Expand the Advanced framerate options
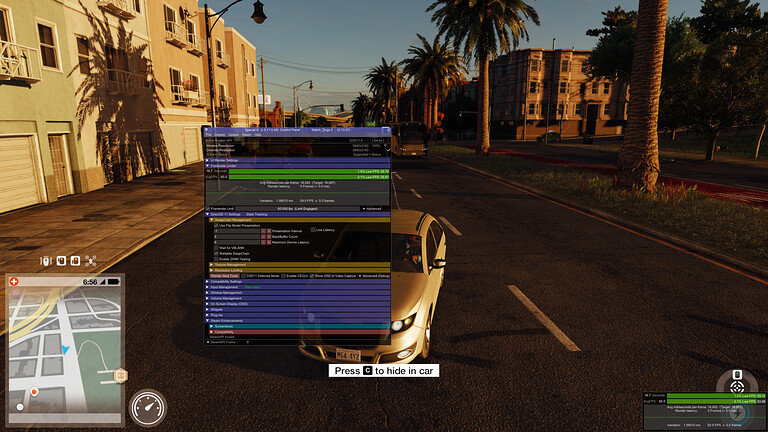Viewport: 768px width, 432px height. [x=371, y=208]
